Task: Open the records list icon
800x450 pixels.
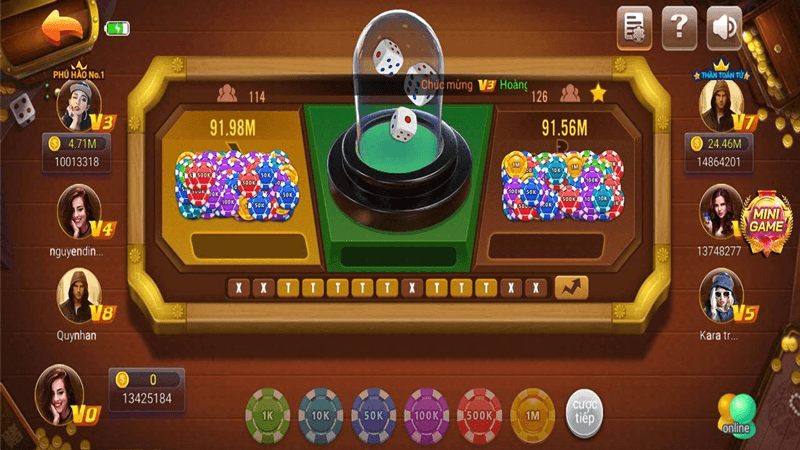Action: [x=634, y=26]
